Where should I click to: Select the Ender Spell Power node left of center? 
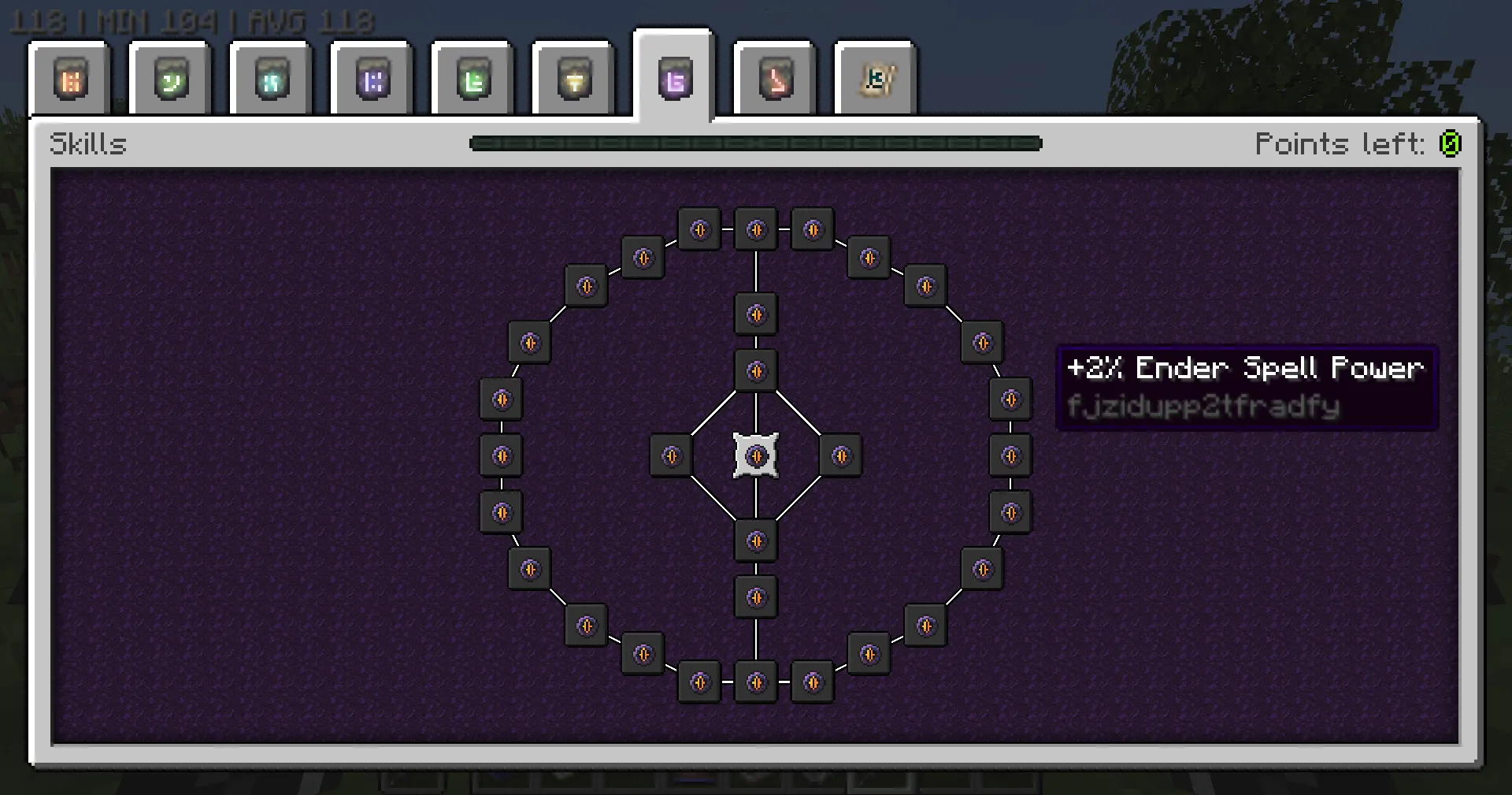pyautogui.click(x=671, y=455)
